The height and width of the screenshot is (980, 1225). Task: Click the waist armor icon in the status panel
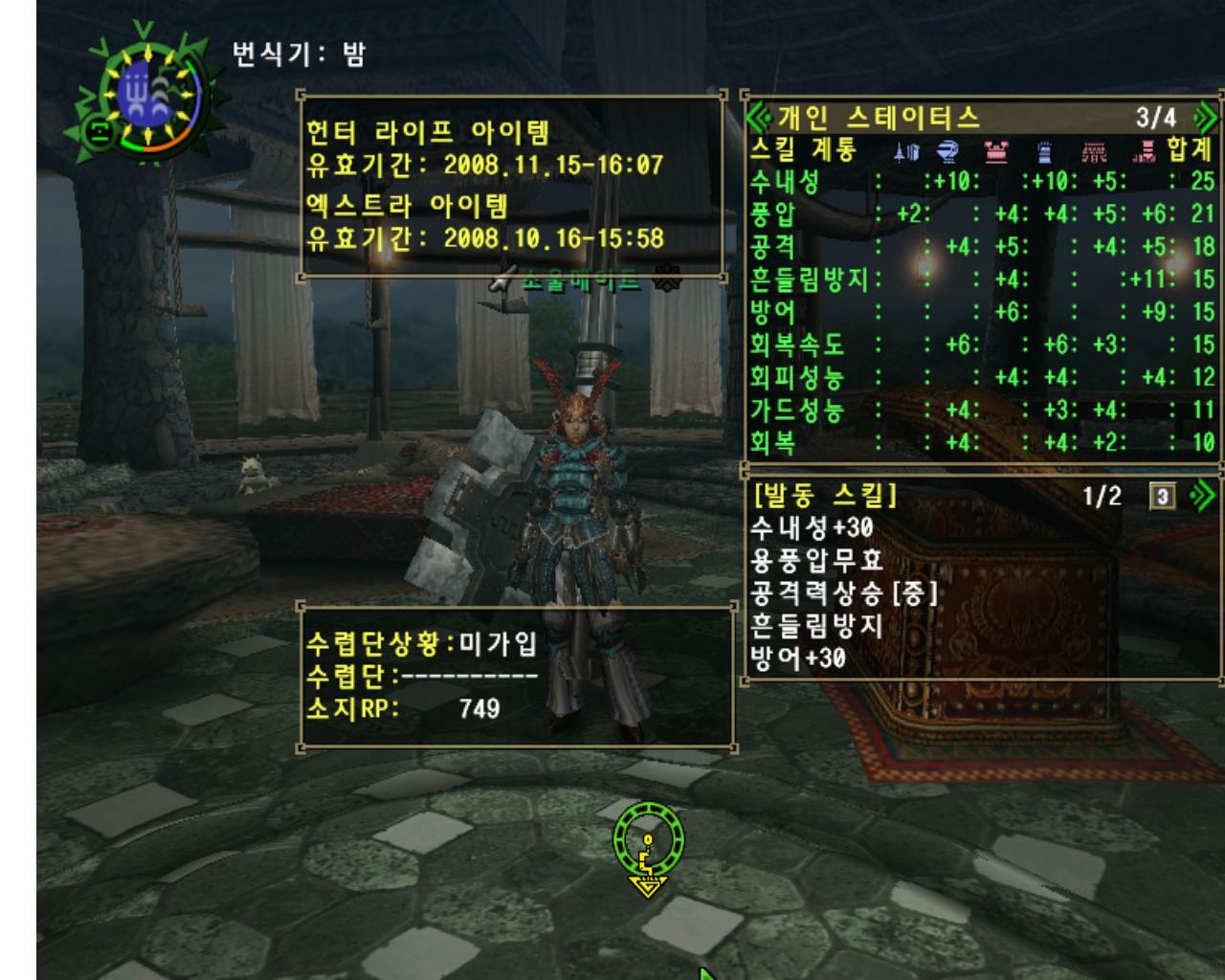coord(1093,151)
